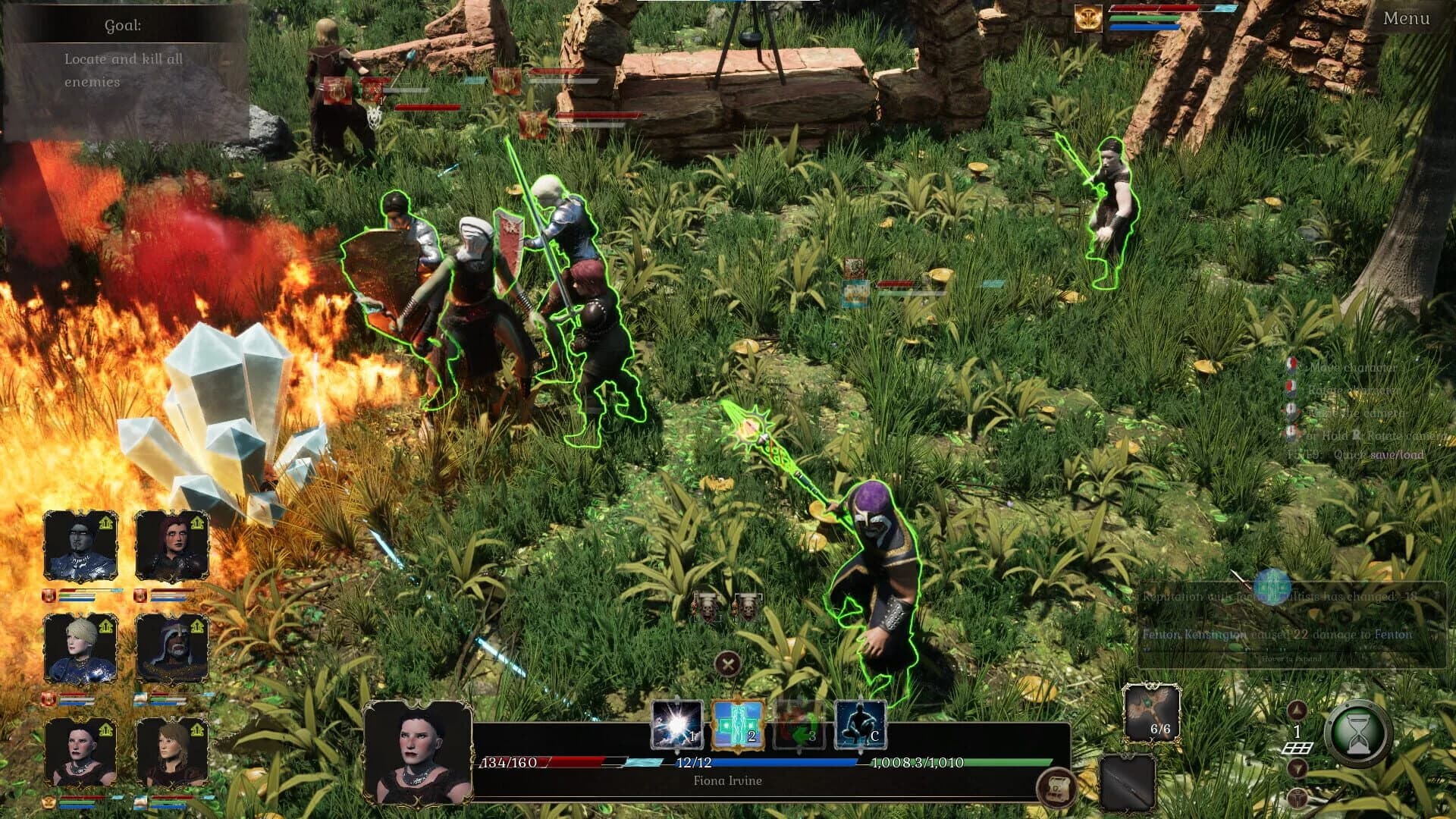Click Fenton Kensington in the damage log entry
The height and width of the screenshot is (819, 1456).
(x=1195, y=635)
